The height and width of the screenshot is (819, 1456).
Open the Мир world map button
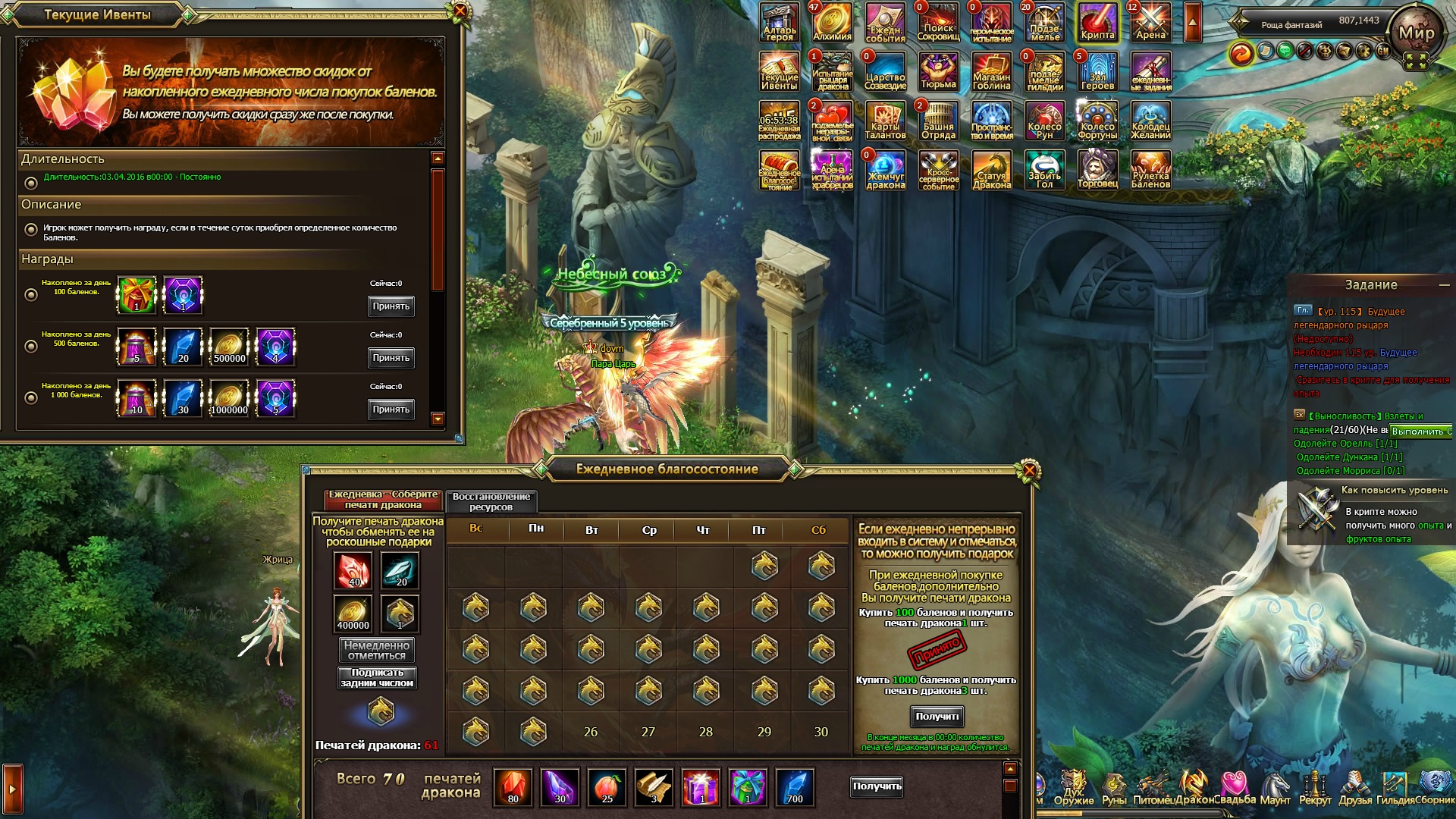(x=1416, y=33)
